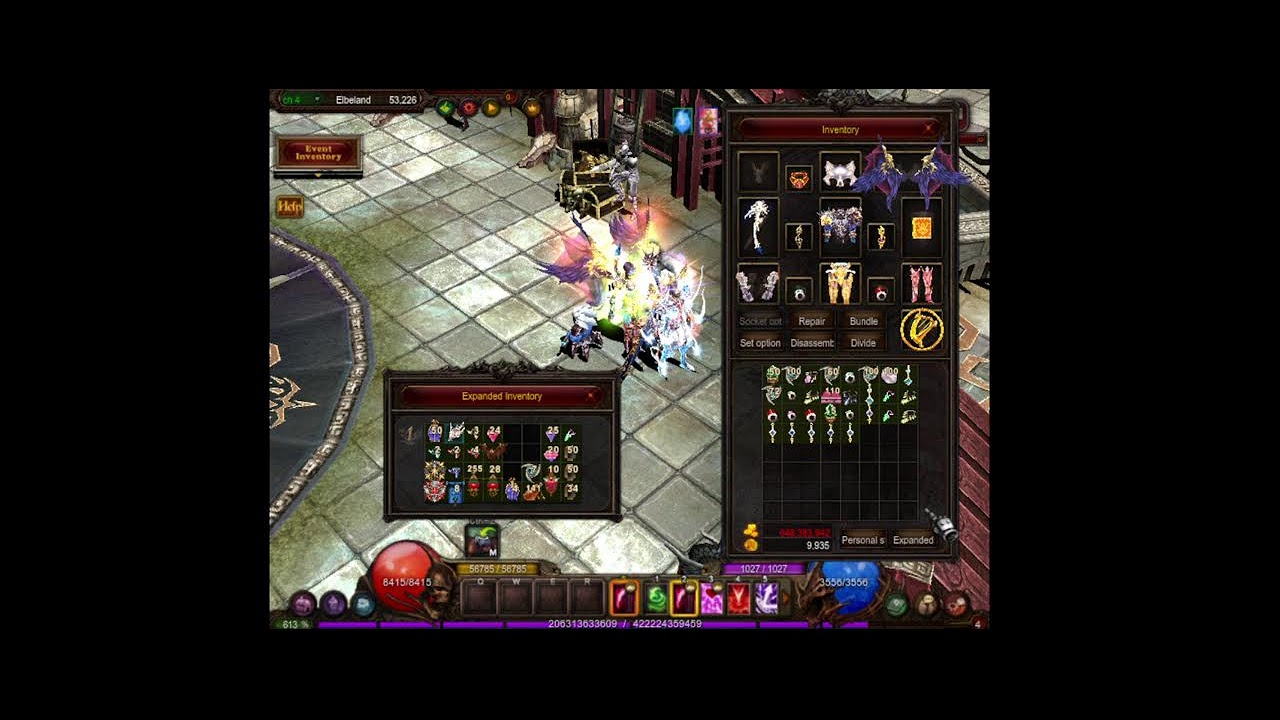The image size is (1280, 720).
Task: Open the Event Inventory button
Action: 318,153
